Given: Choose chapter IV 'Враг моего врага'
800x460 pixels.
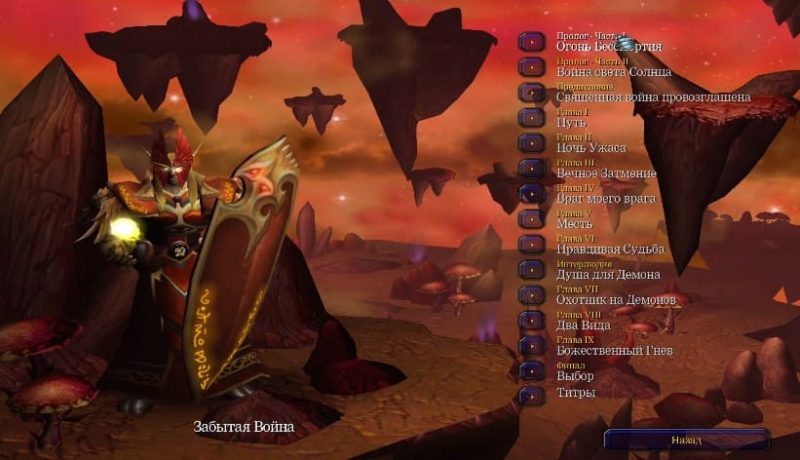Looking at the screenshot, I should click(x=532, y=194).
